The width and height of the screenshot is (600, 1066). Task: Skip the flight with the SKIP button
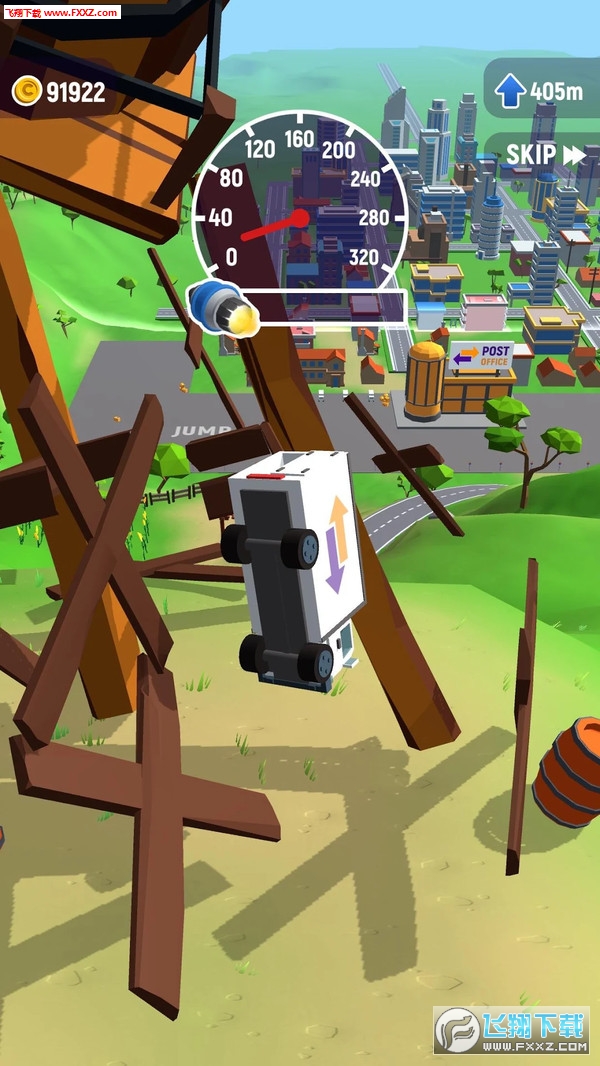545,155
